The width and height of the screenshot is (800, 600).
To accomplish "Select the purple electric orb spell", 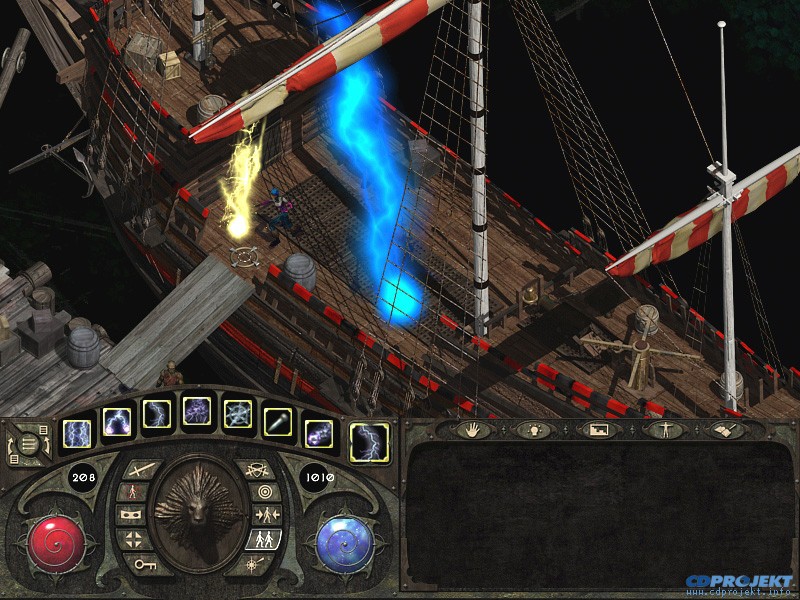I will (319, 433).
